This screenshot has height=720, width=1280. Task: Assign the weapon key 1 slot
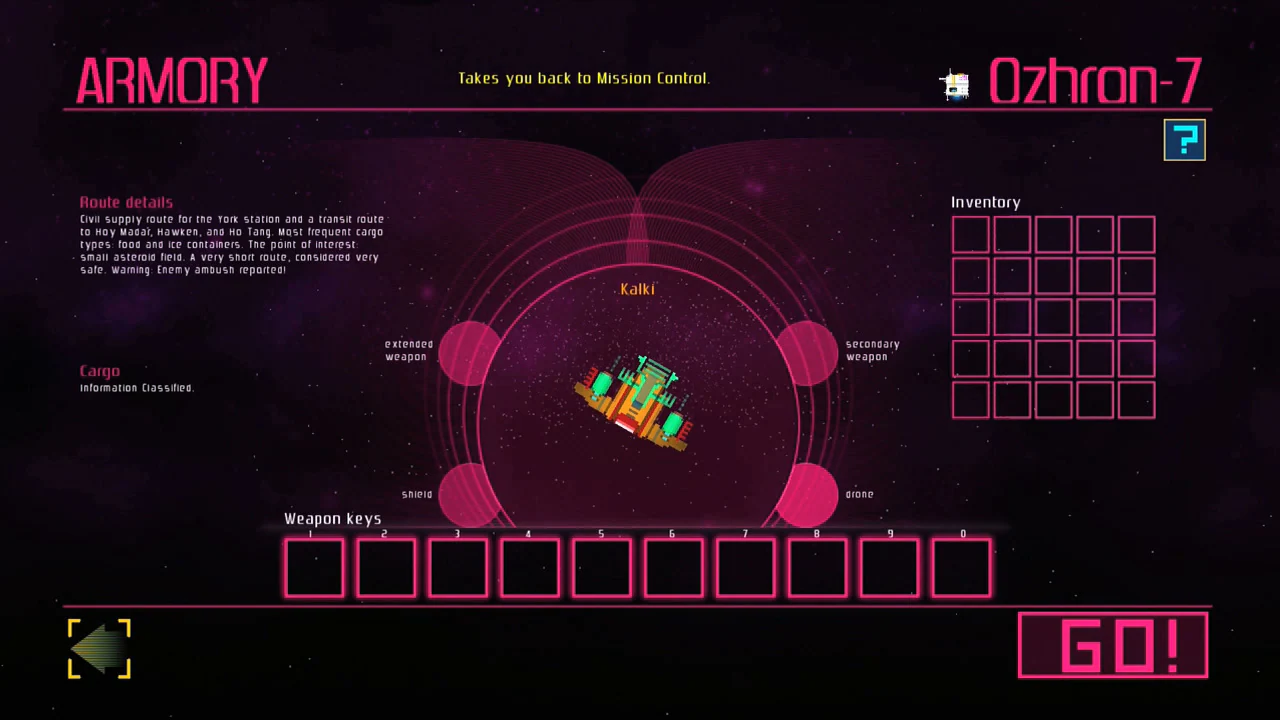[x=314, y=567]
